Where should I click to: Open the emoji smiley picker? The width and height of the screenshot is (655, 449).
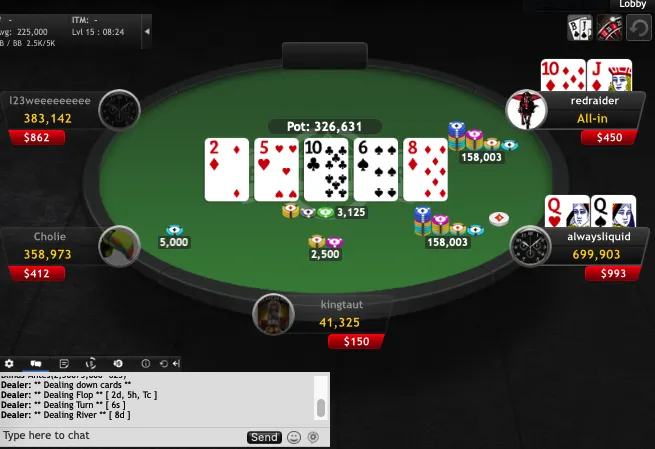click(x=294, y=437)
